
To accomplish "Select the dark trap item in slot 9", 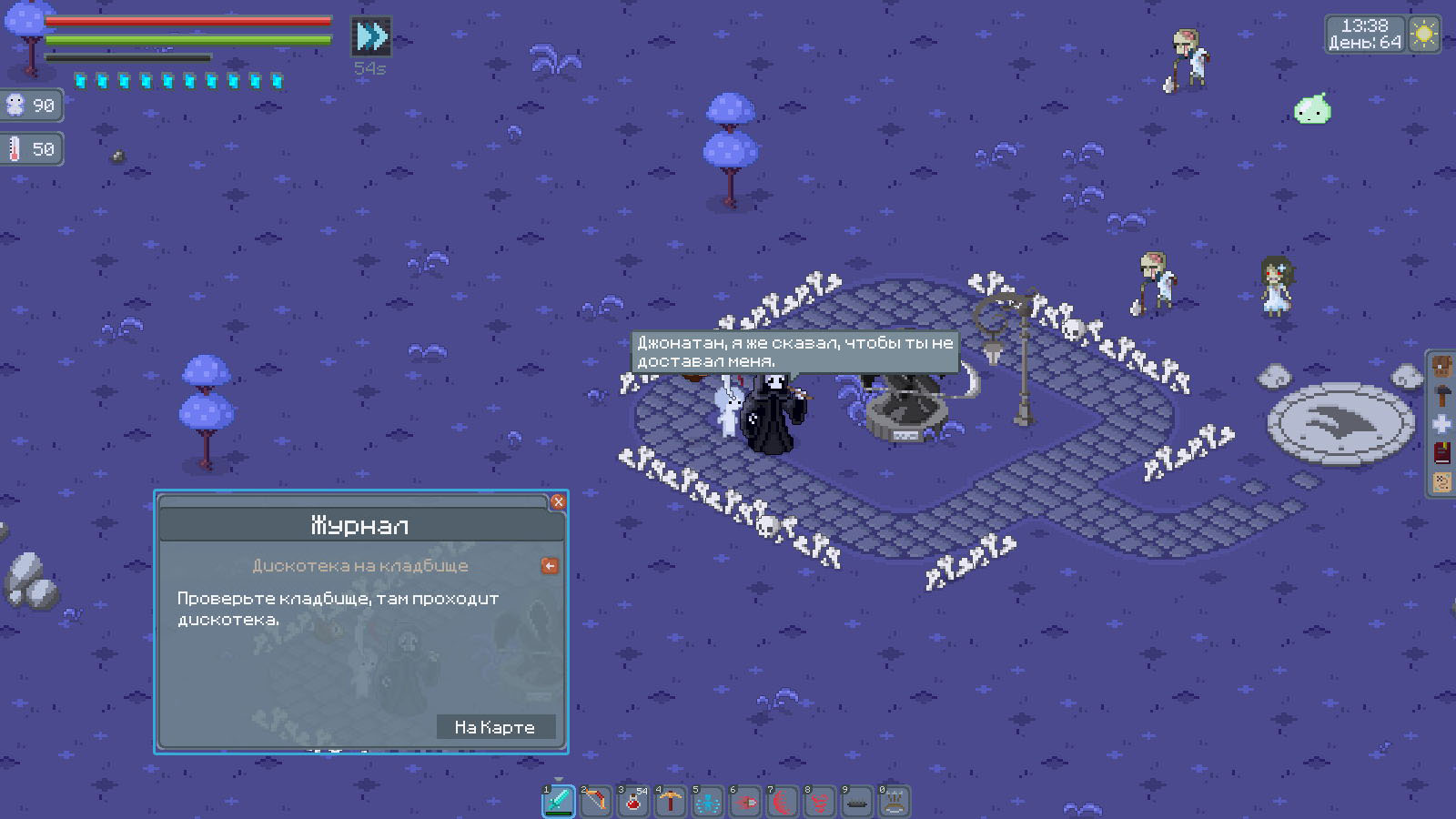I will pyautogui.click(x=857, y=801).
